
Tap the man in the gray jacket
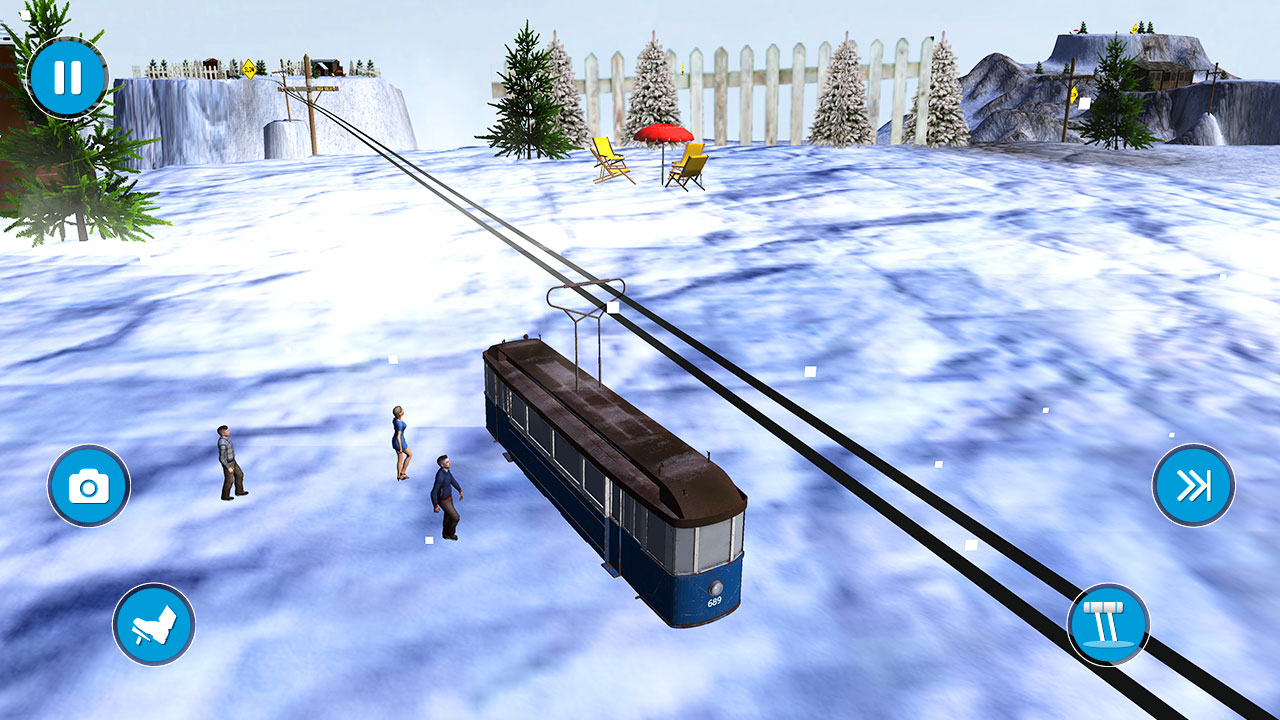click(x=227, y=462)
